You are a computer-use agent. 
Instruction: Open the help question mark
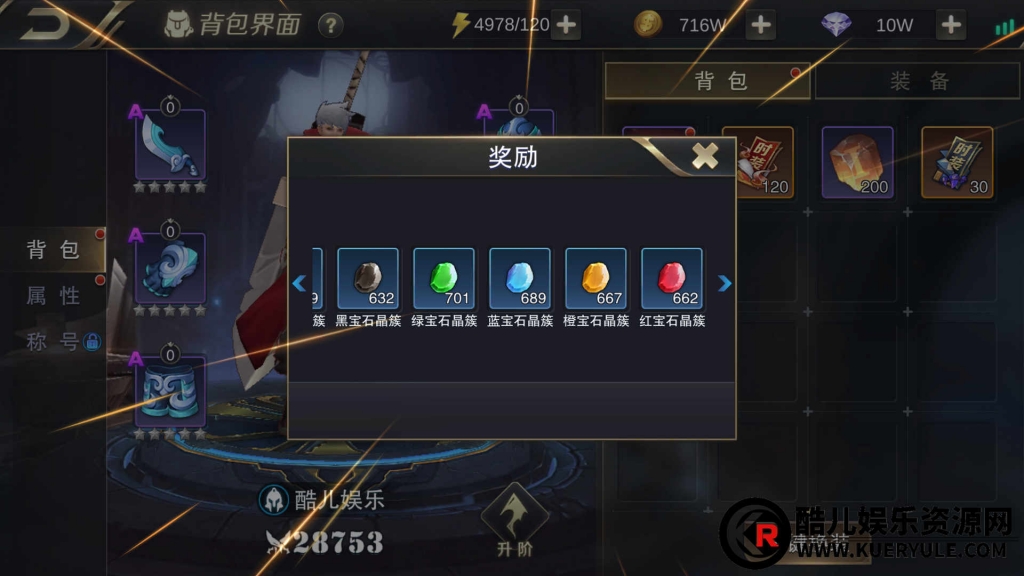coord(330,25)
